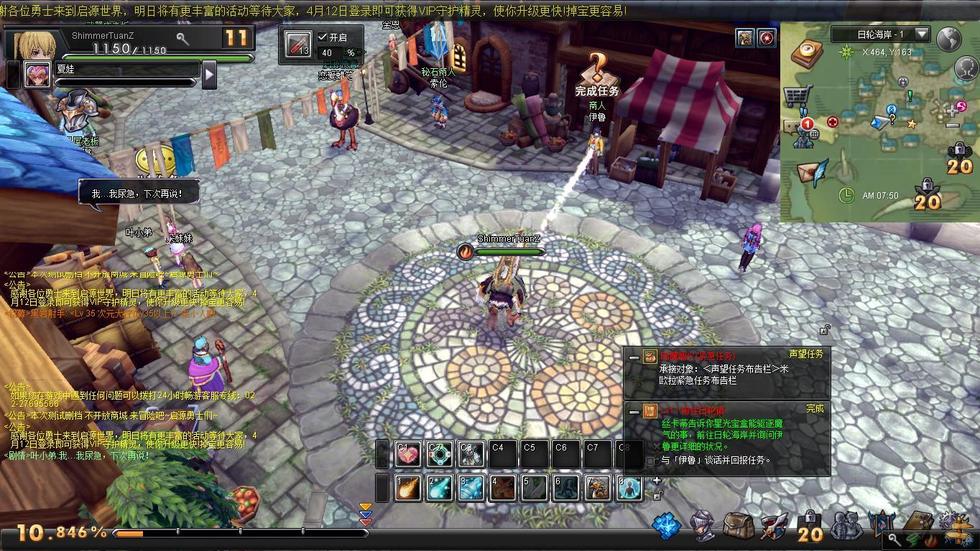Open the backpack inventory icon
Viewport: 980px width, 551px height.
738,525
